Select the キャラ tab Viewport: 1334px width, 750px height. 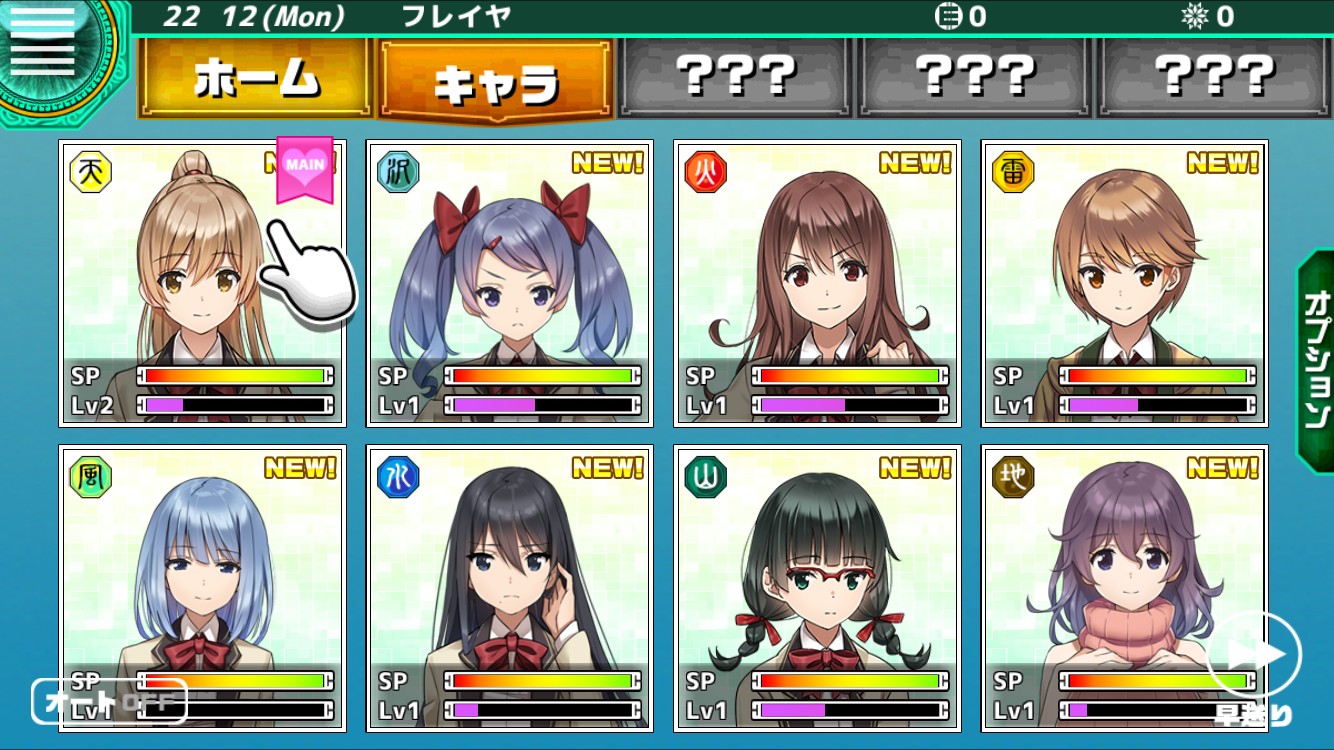click(x=495, y=80)
